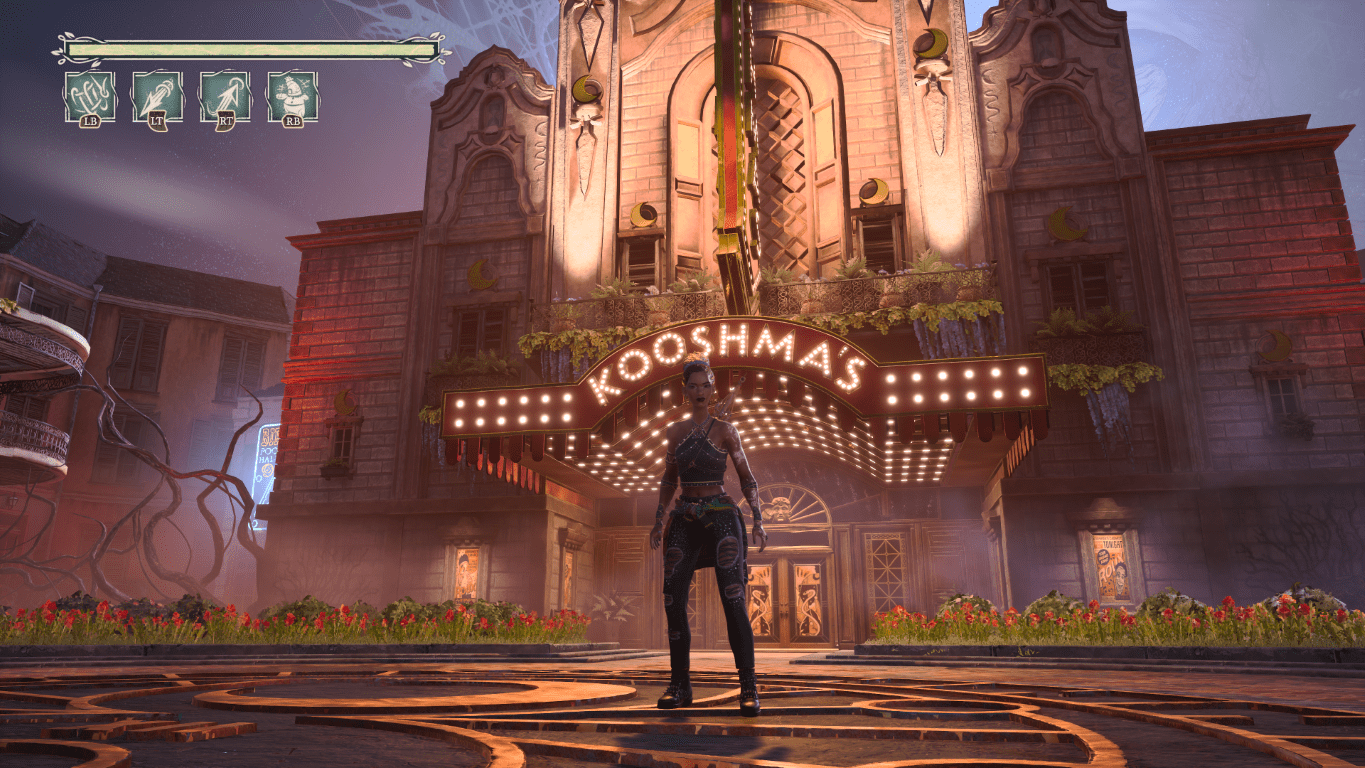Trigger the snowman ability icon
Screen dimensions: 1365x768
[x=292, y=96]
